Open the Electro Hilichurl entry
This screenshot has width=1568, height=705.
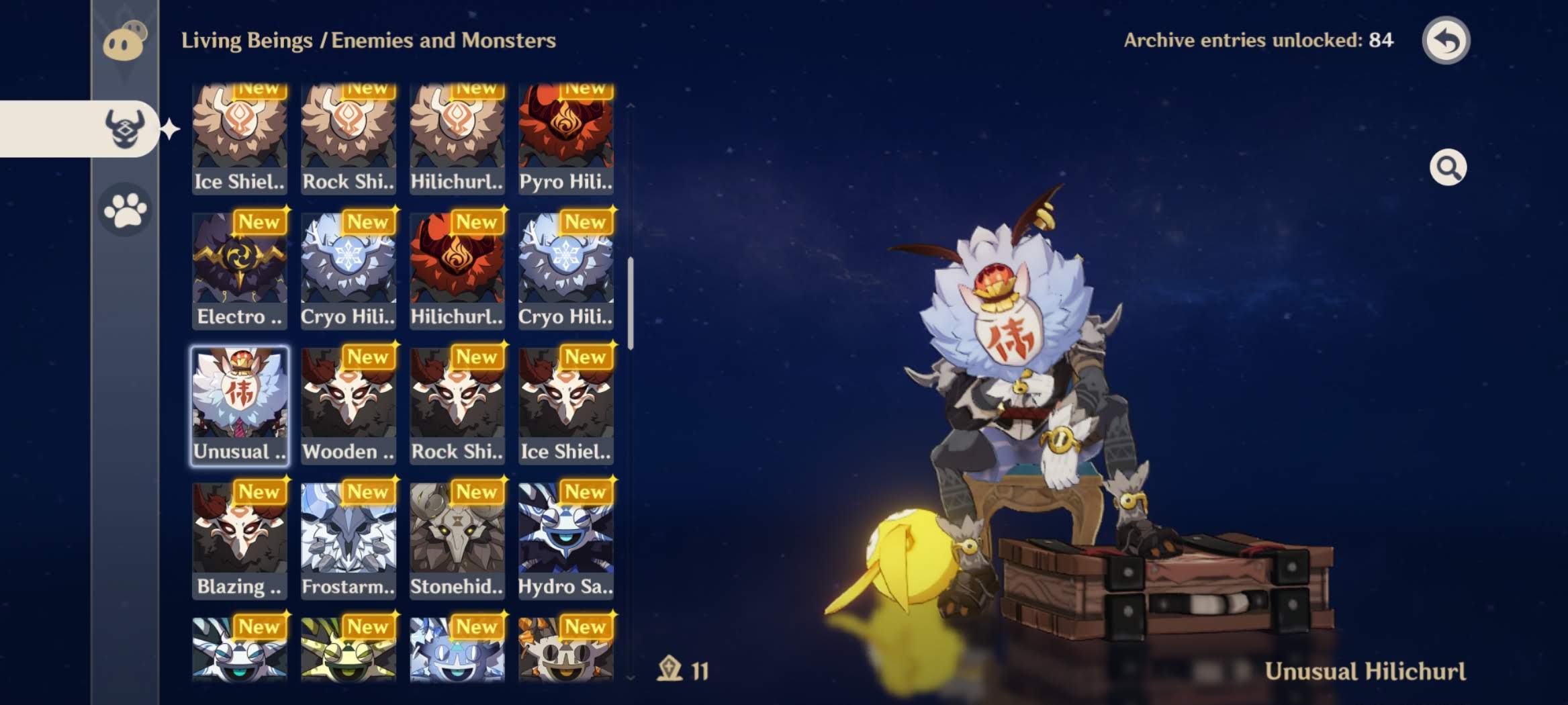pyautogui.click(x=240, y=271)
